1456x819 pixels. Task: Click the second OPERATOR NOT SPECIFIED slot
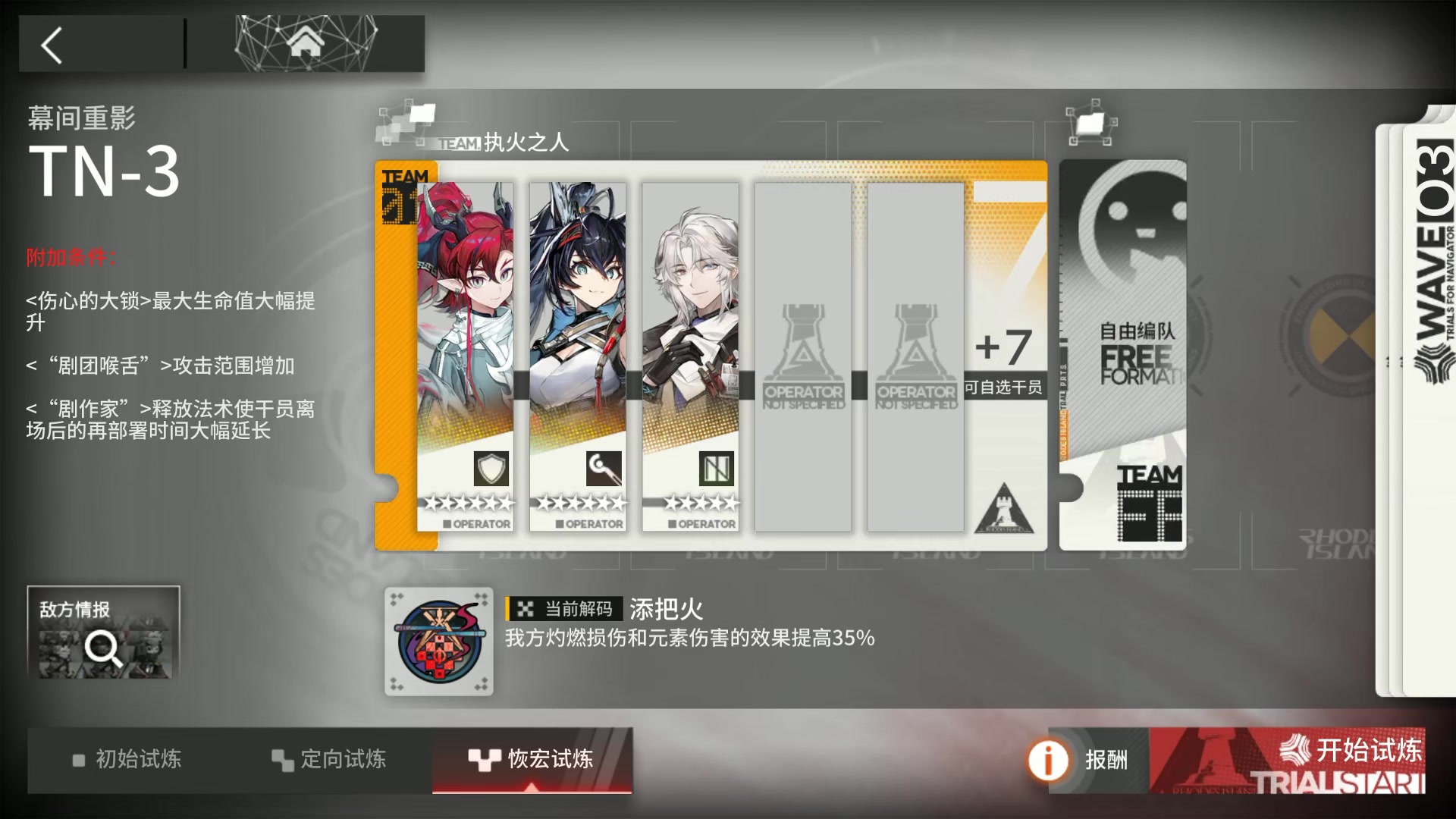click(915, 356)
